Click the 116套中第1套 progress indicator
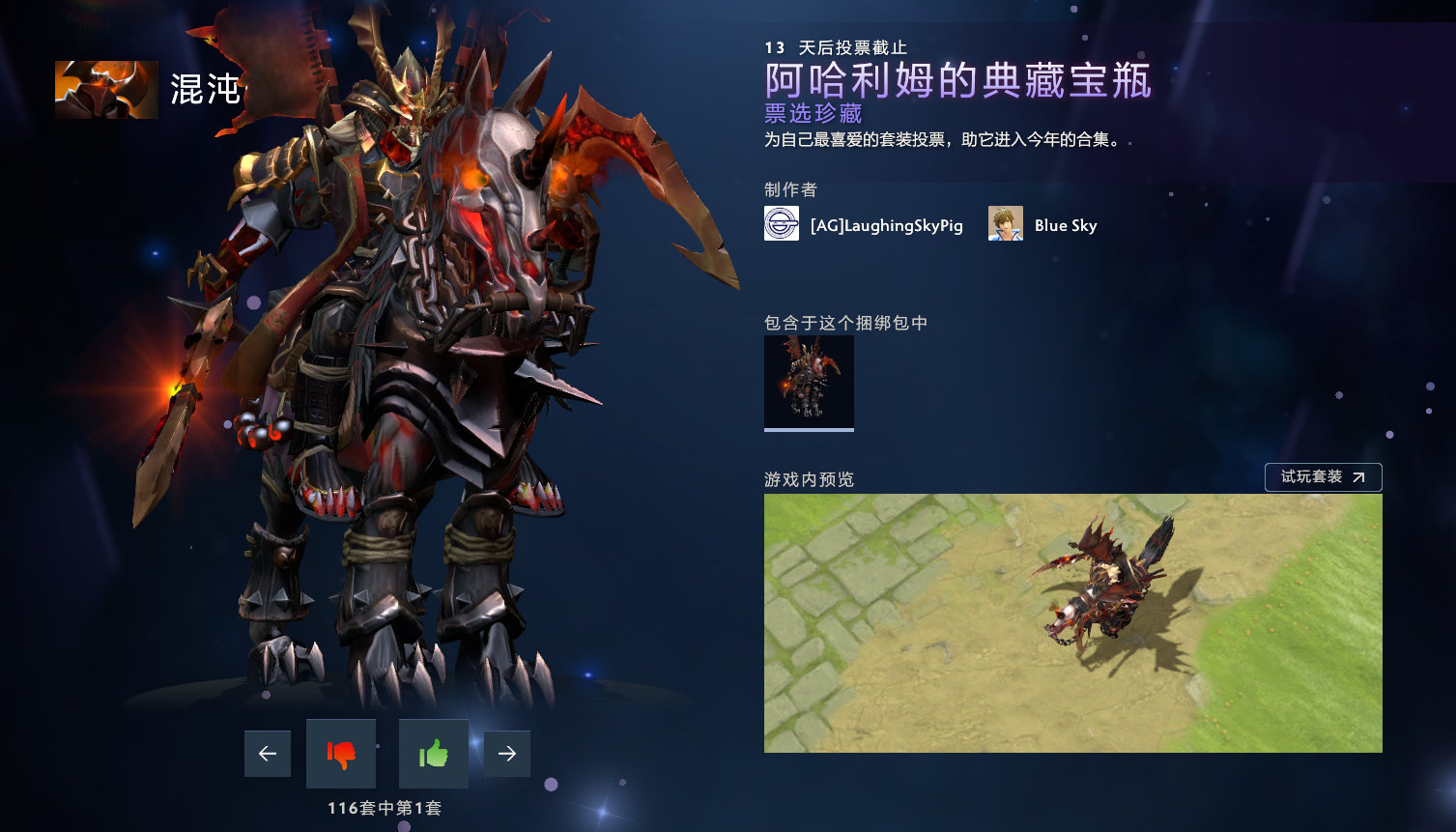1456x832 pixels. [x=386, y=808]
